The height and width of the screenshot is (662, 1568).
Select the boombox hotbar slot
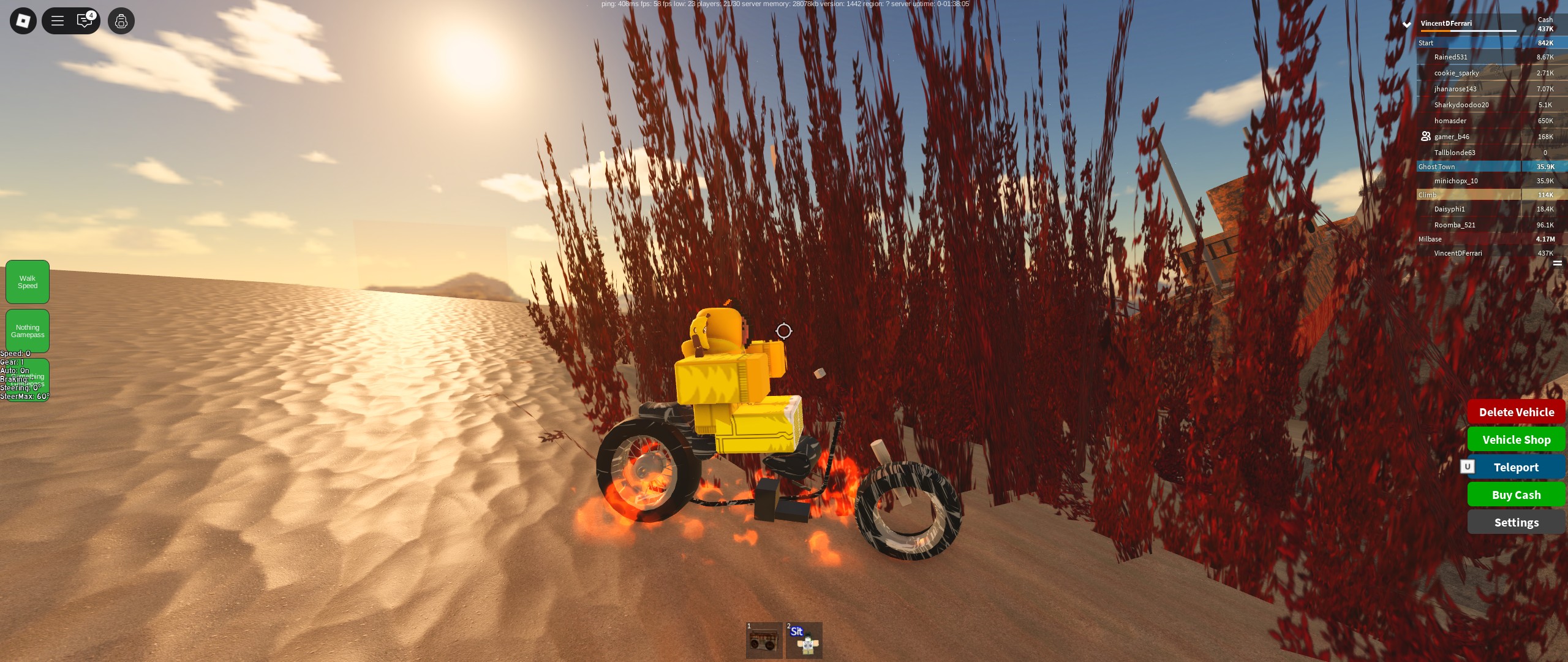tap(764, 641)
